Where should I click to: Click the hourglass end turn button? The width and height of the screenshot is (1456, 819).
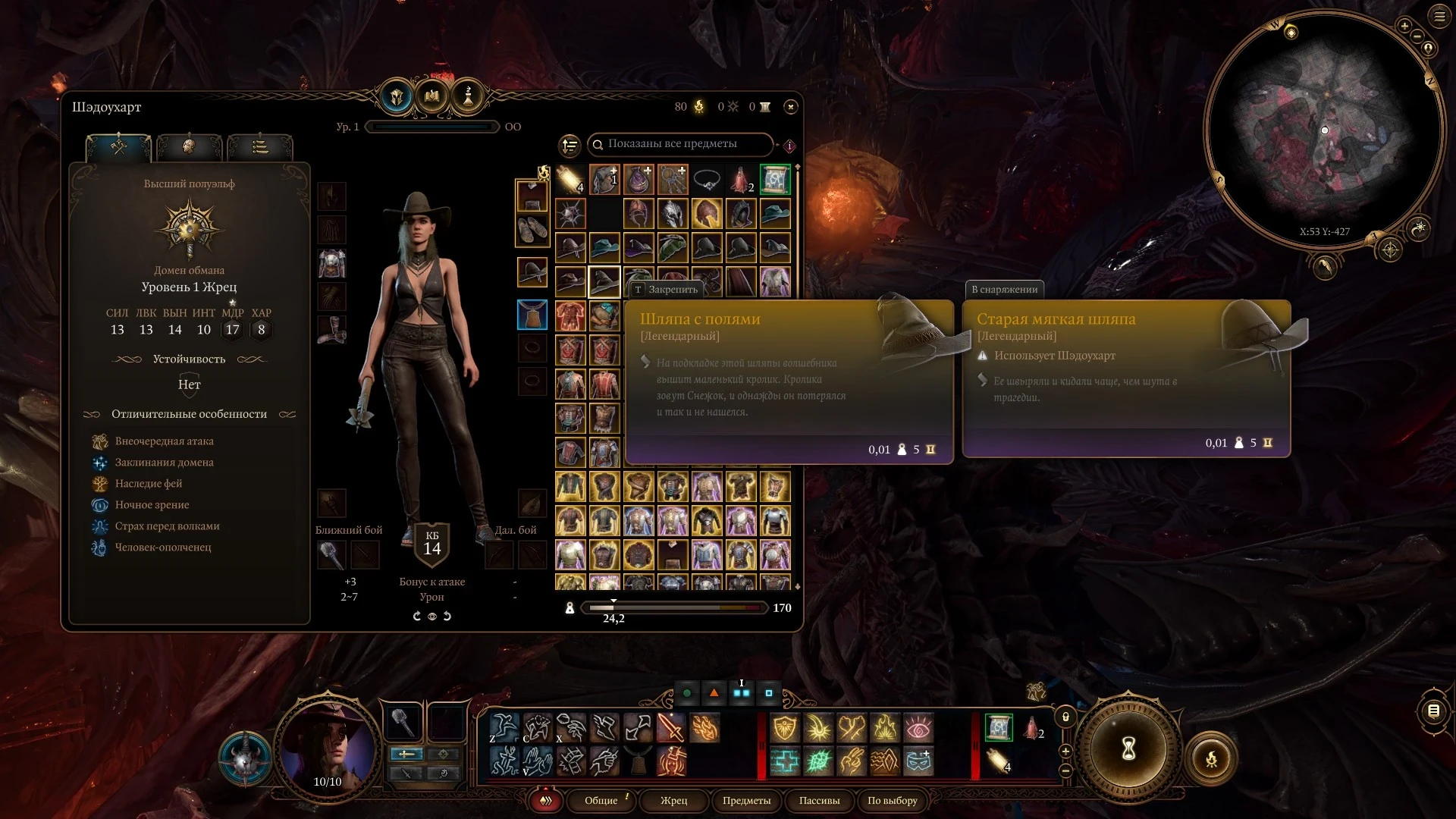point(1128,749)
